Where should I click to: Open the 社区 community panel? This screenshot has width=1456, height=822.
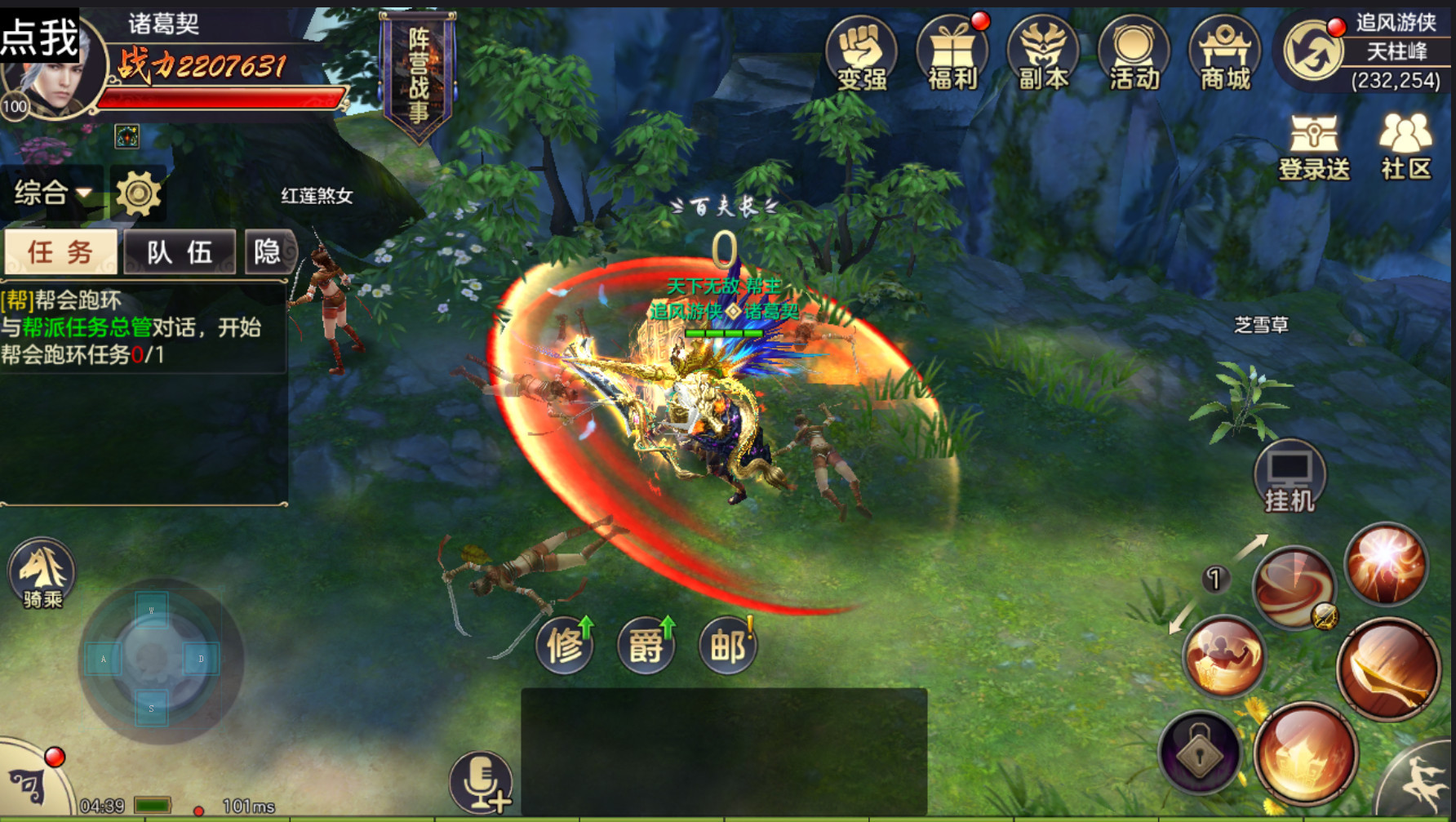1405,147
